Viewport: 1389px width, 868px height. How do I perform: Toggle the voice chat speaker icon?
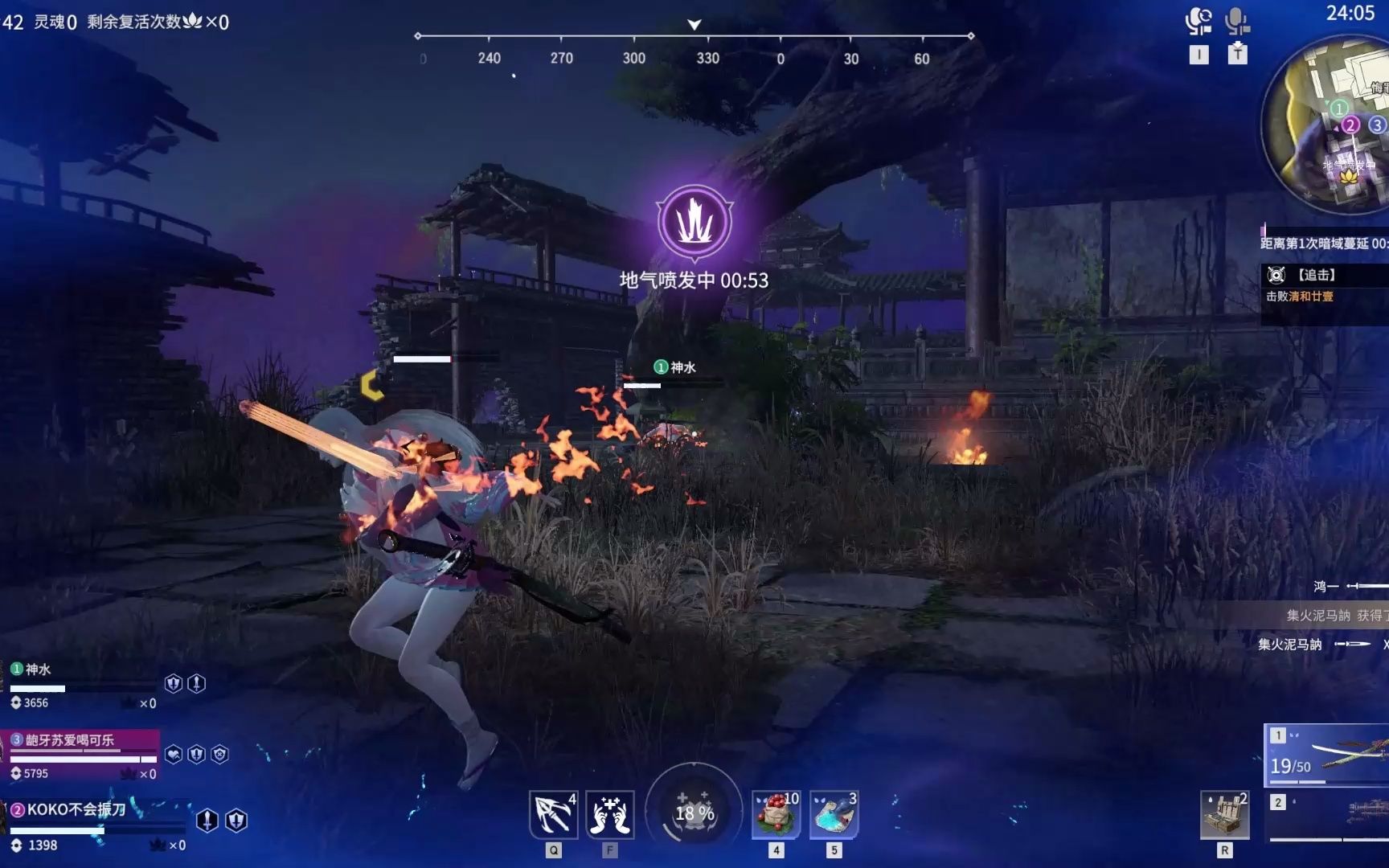1198,21
